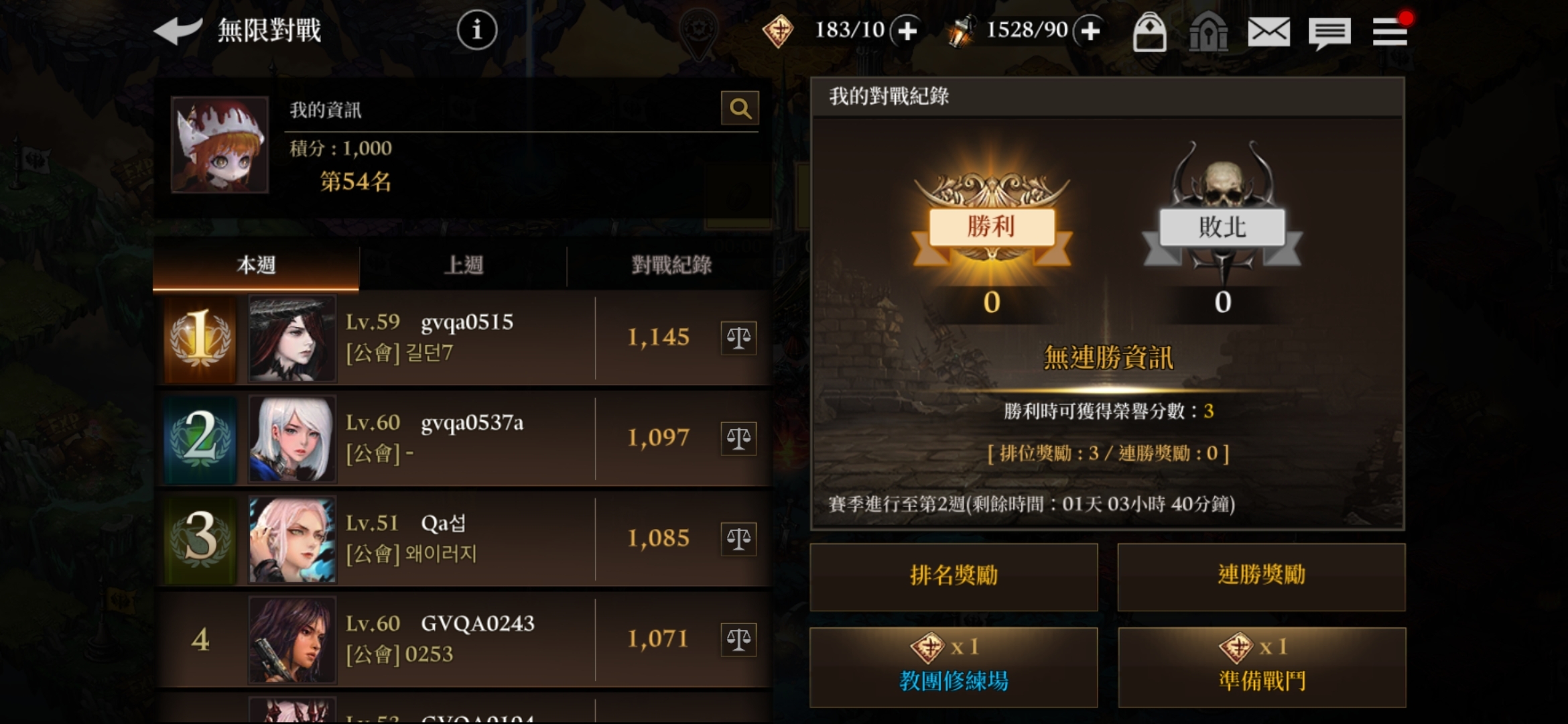The width and height of the screenshot is (1568, 724).
Task: Switch to the 上週 tab
Action: pyautogui.click(x=464, y=265)
